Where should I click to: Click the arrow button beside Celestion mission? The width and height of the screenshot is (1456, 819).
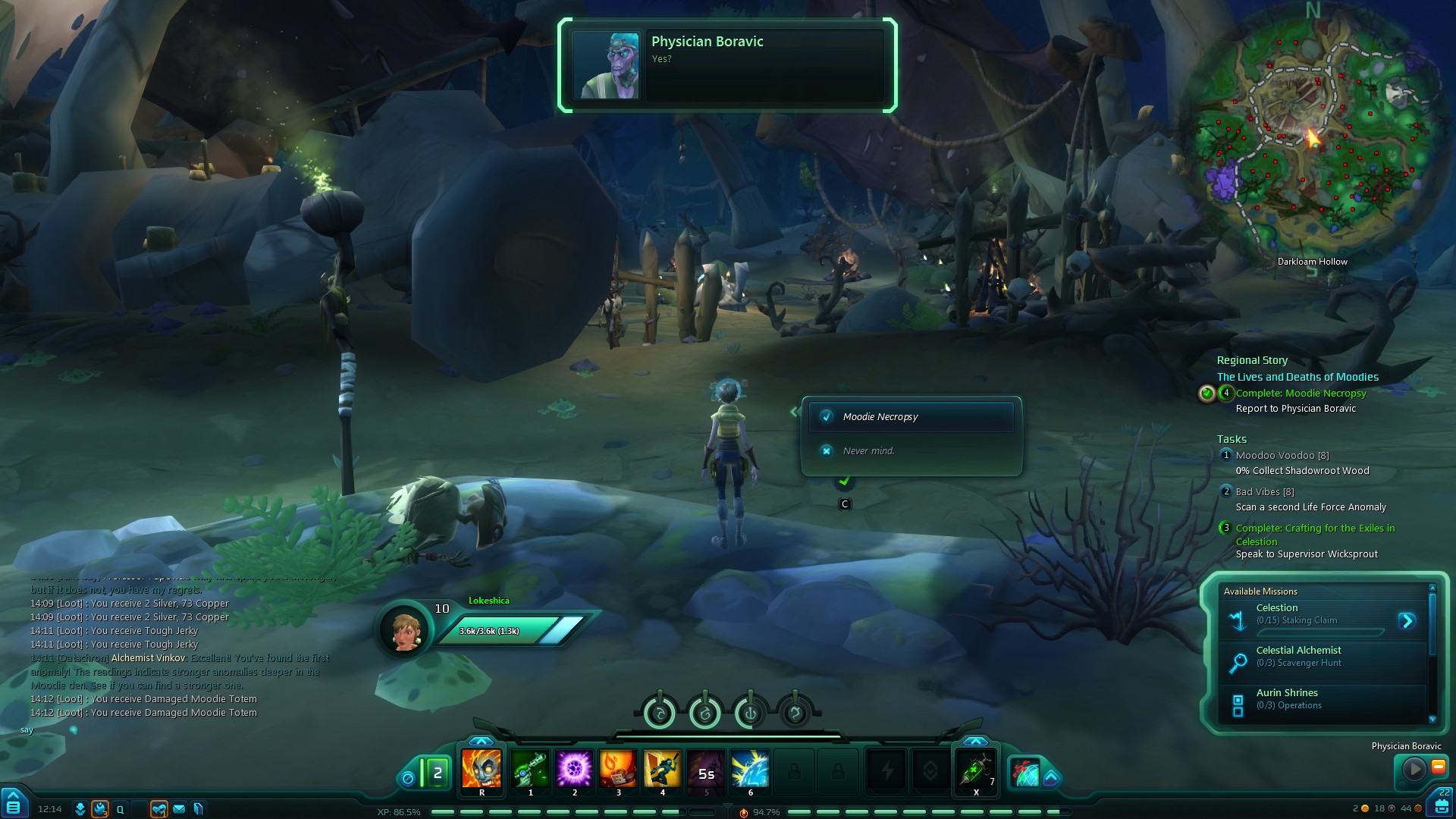1407,621
